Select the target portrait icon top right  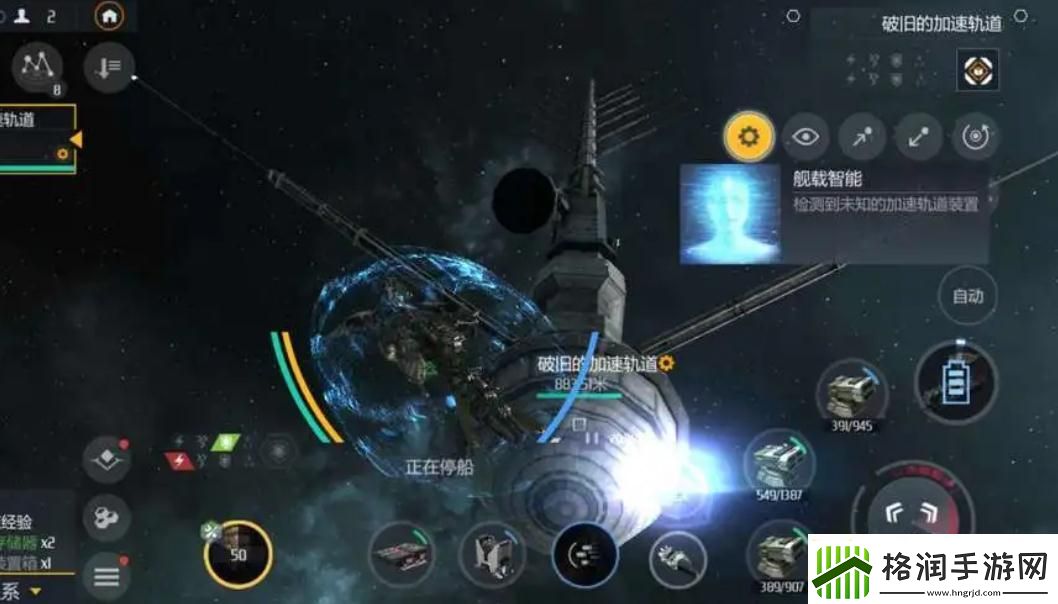coord(977,68)
